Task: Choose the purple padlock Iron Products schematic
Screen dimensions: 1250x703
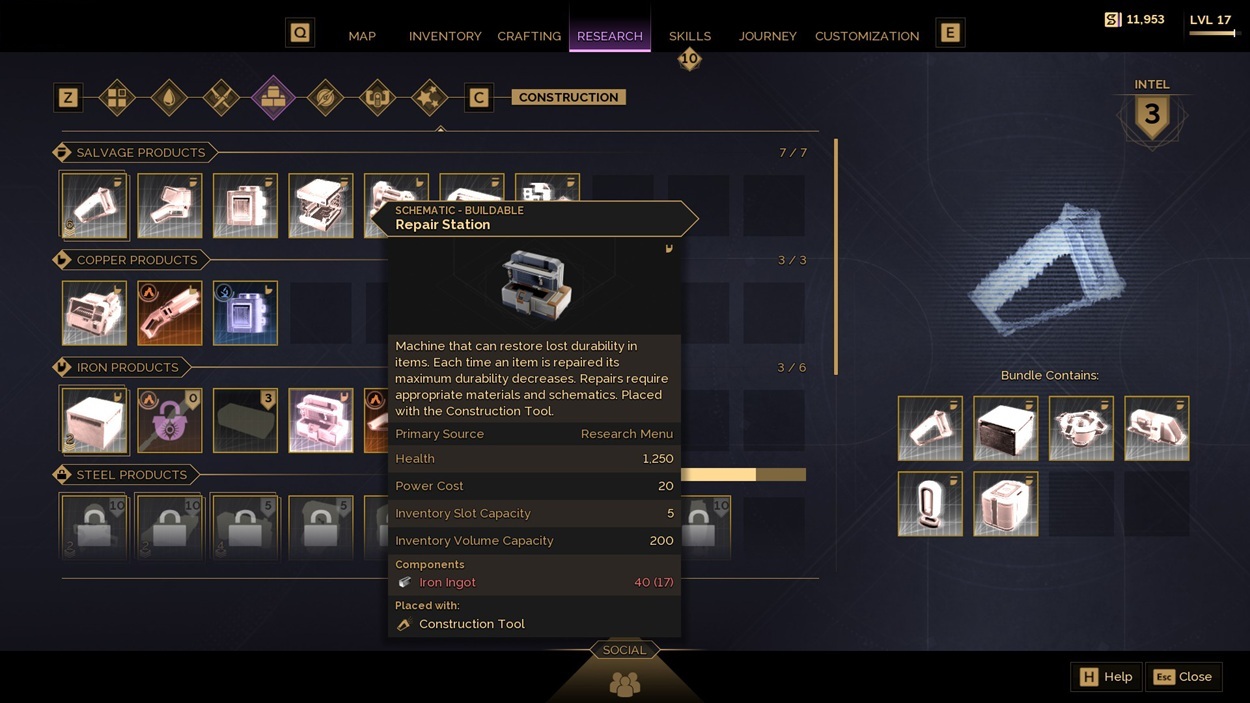Action: (x=170, y=421)
